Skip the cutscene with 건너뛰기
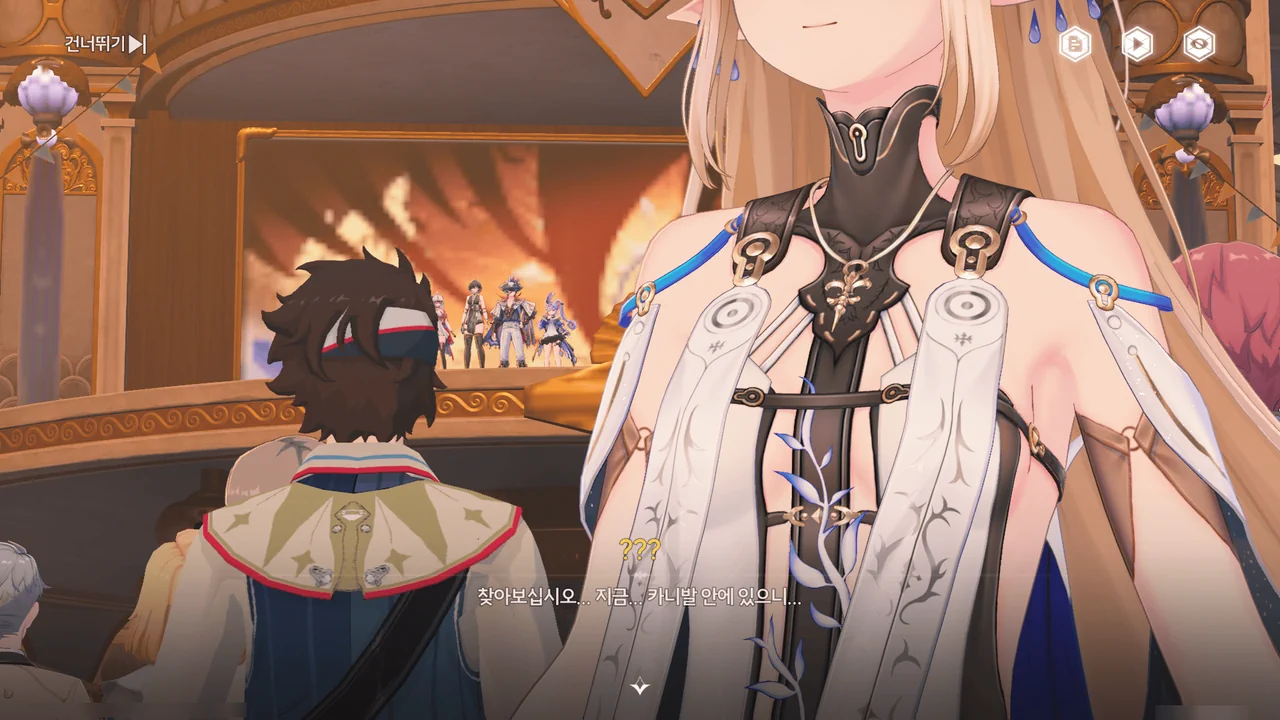This screenshot has width=1280, height=720. click(x=105, y=44)
